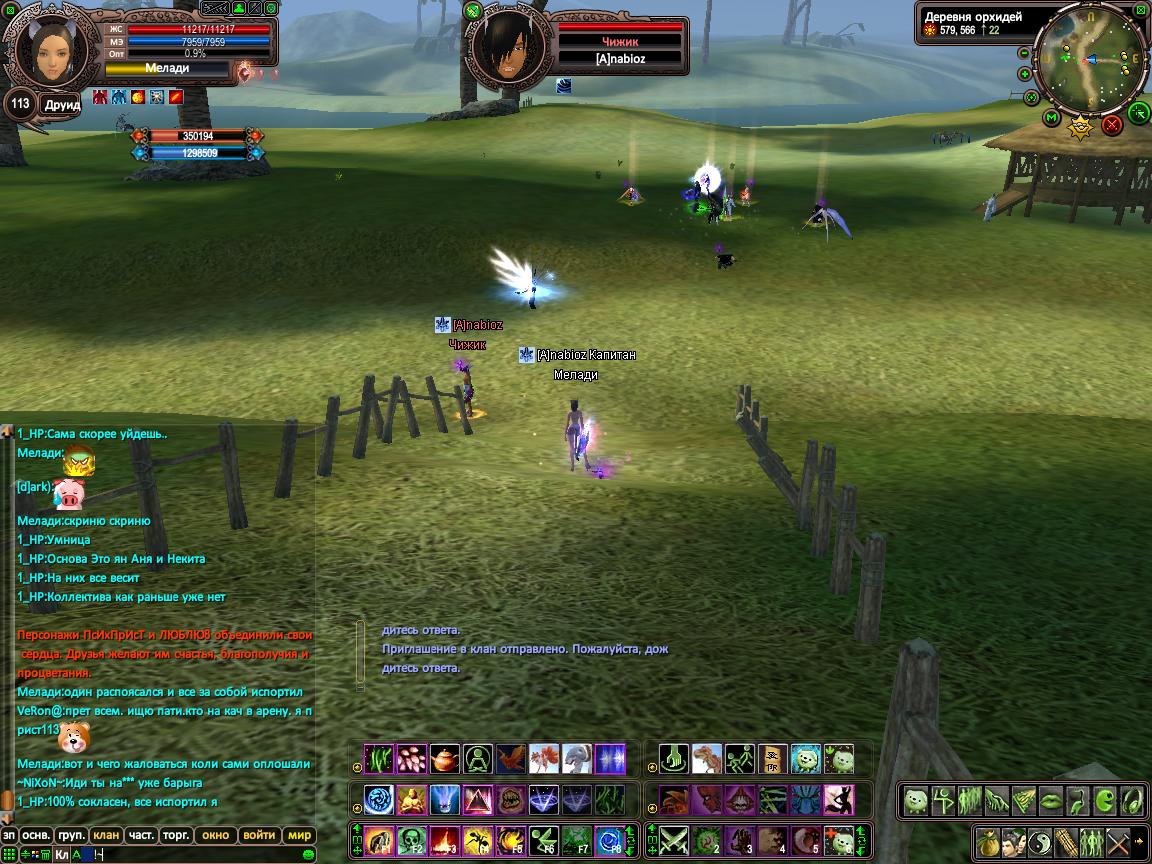Use the crossed swords attack in slot 1
The width and height of the screenshot is (1152, 864).
(x=674, y=840)
